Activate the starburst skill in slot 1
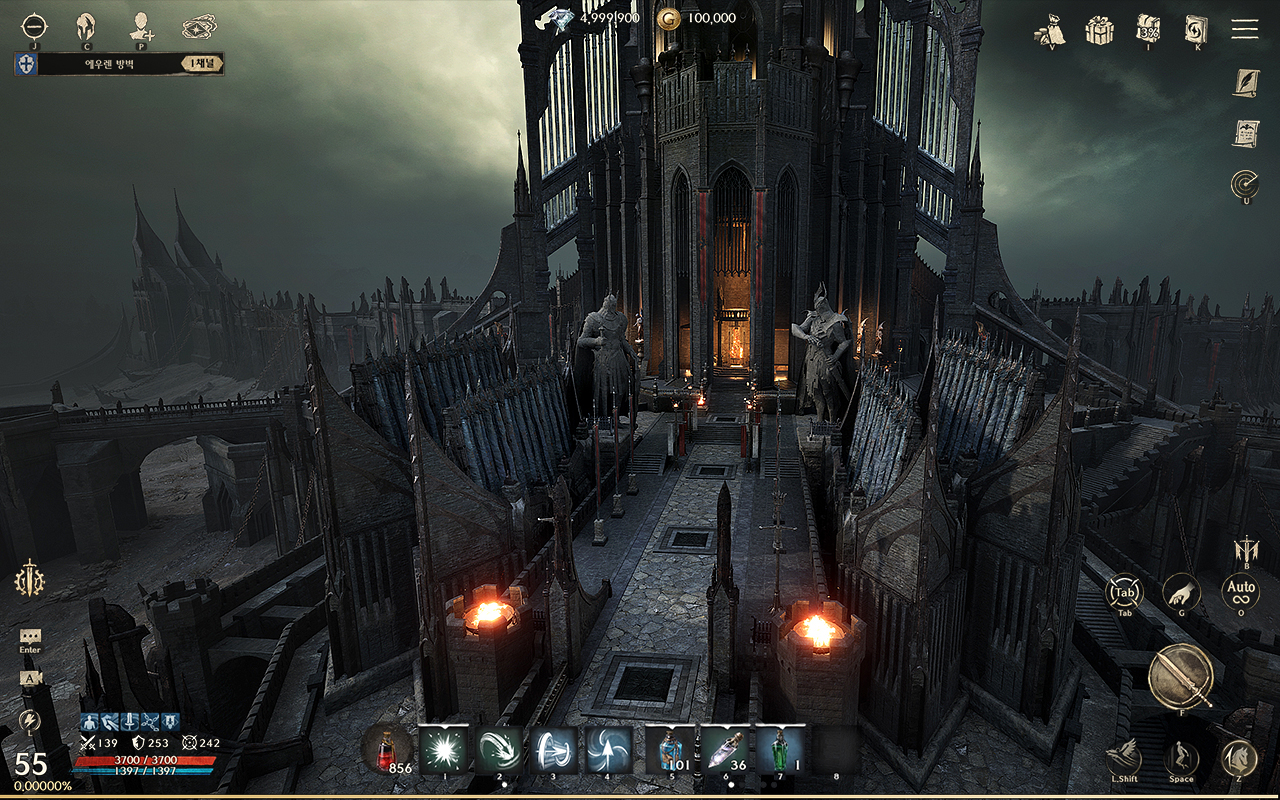This screenshot has width=1280, height=800. [x=443, y=750]
